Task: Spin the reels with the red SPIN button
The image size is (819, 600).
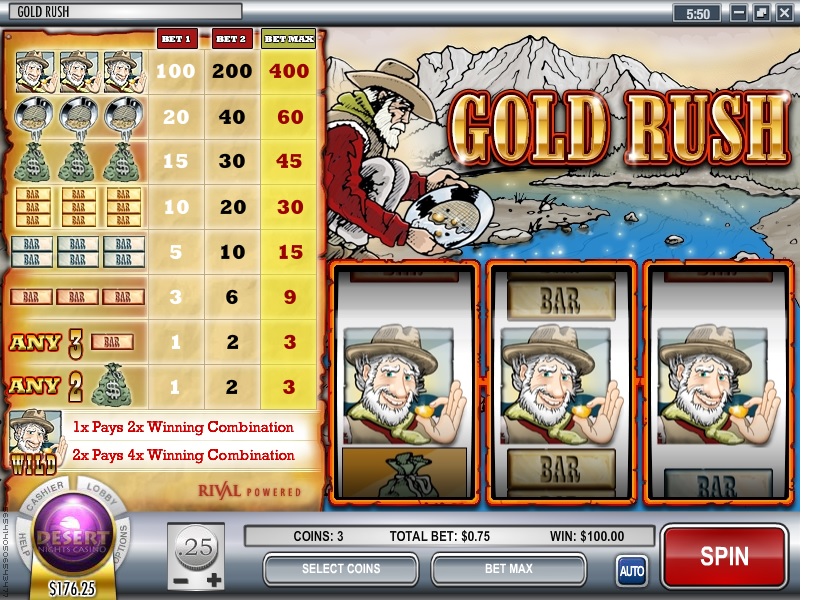Action: (x=724, y=556)
